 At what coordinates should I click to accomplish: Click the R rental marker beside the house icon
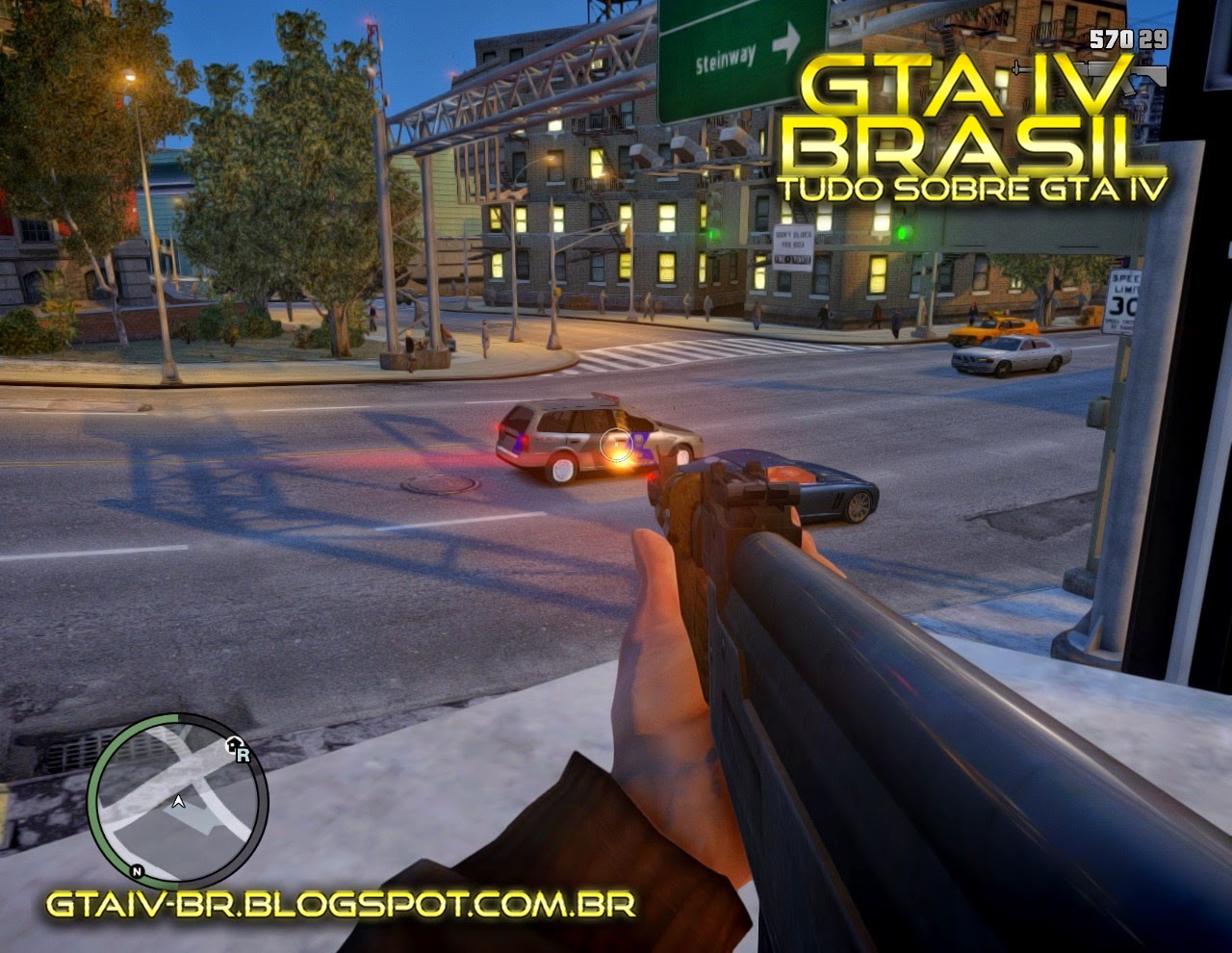[x=244, y=757]
